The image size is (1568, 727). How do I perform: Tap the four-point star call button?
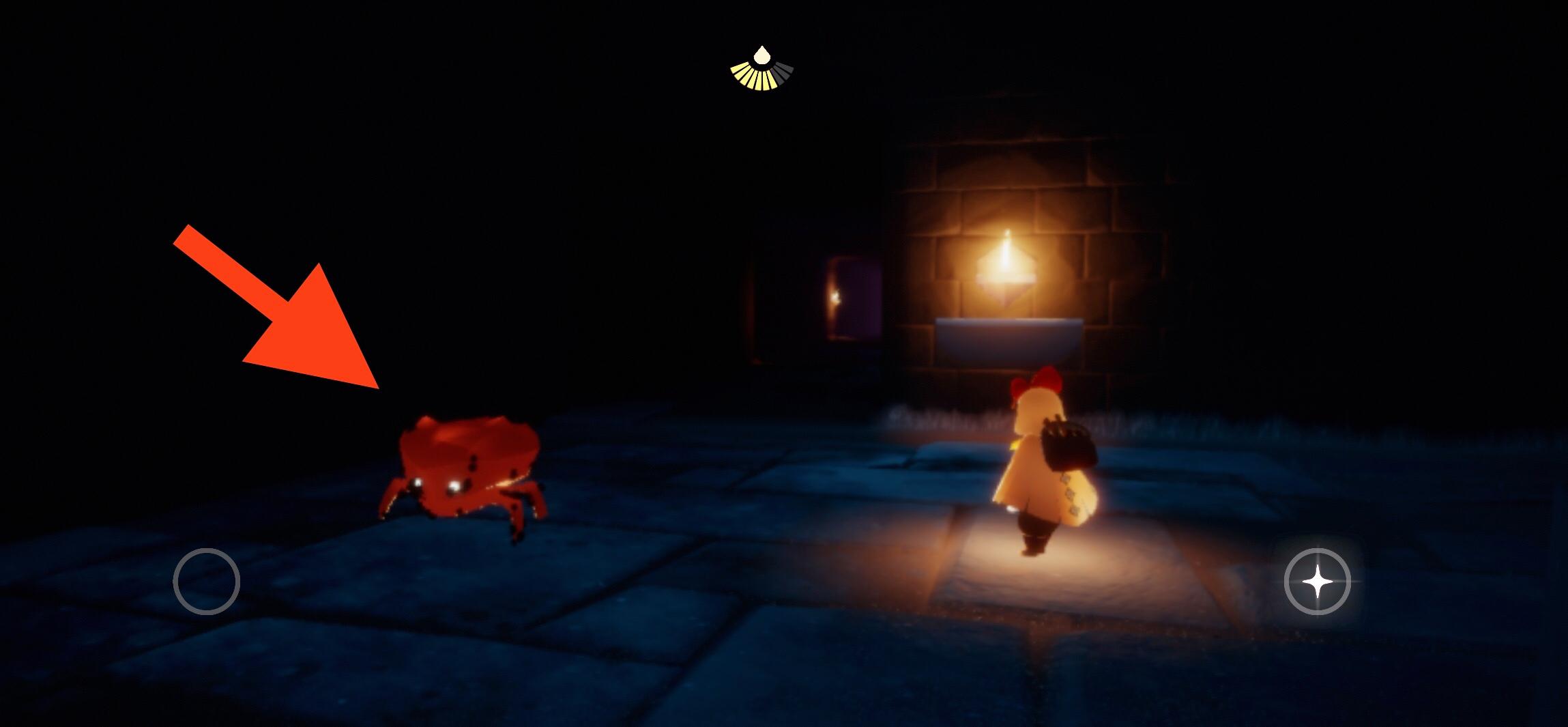point(1317,582)
